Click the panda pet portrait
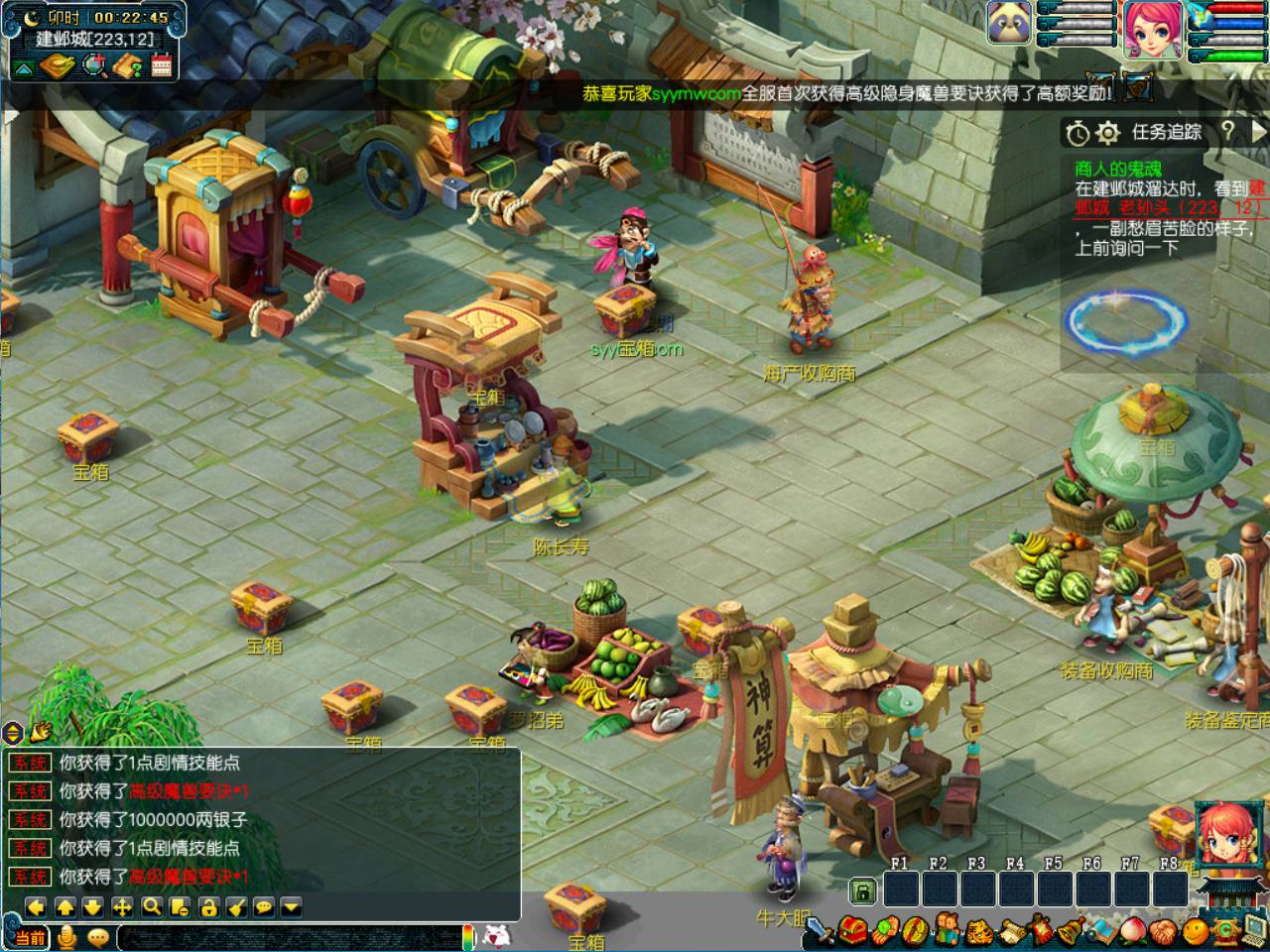Viewport: 1270px width, 952px height. point(1008,24)
